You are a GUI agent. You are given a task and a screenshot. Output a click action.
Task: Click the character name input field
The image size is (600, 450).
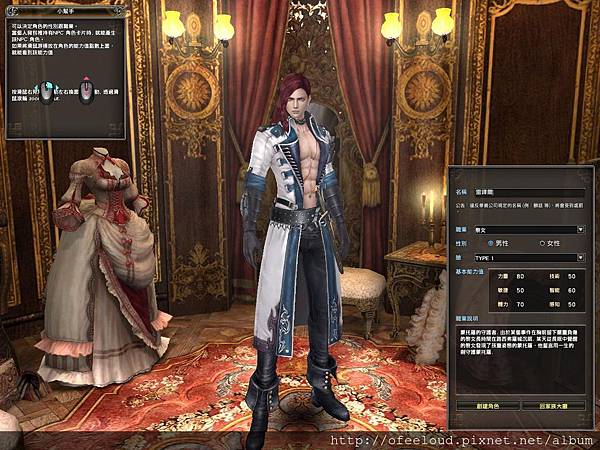[529, 190]
